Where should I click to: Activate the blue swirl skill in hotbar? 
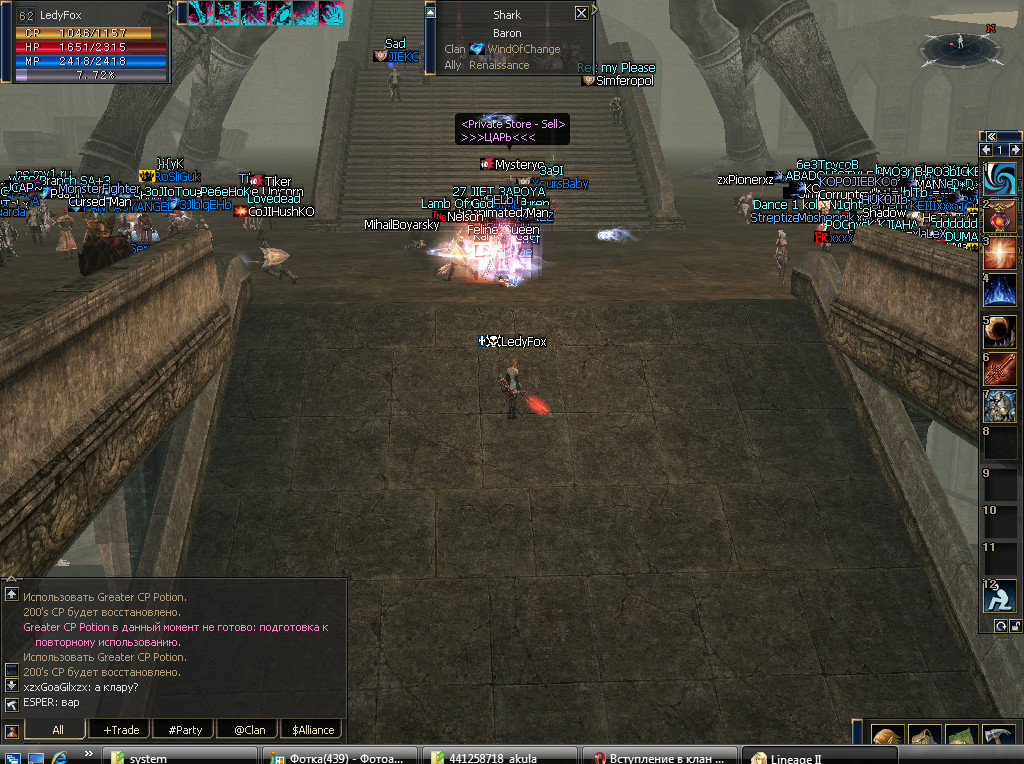(999, 180)
